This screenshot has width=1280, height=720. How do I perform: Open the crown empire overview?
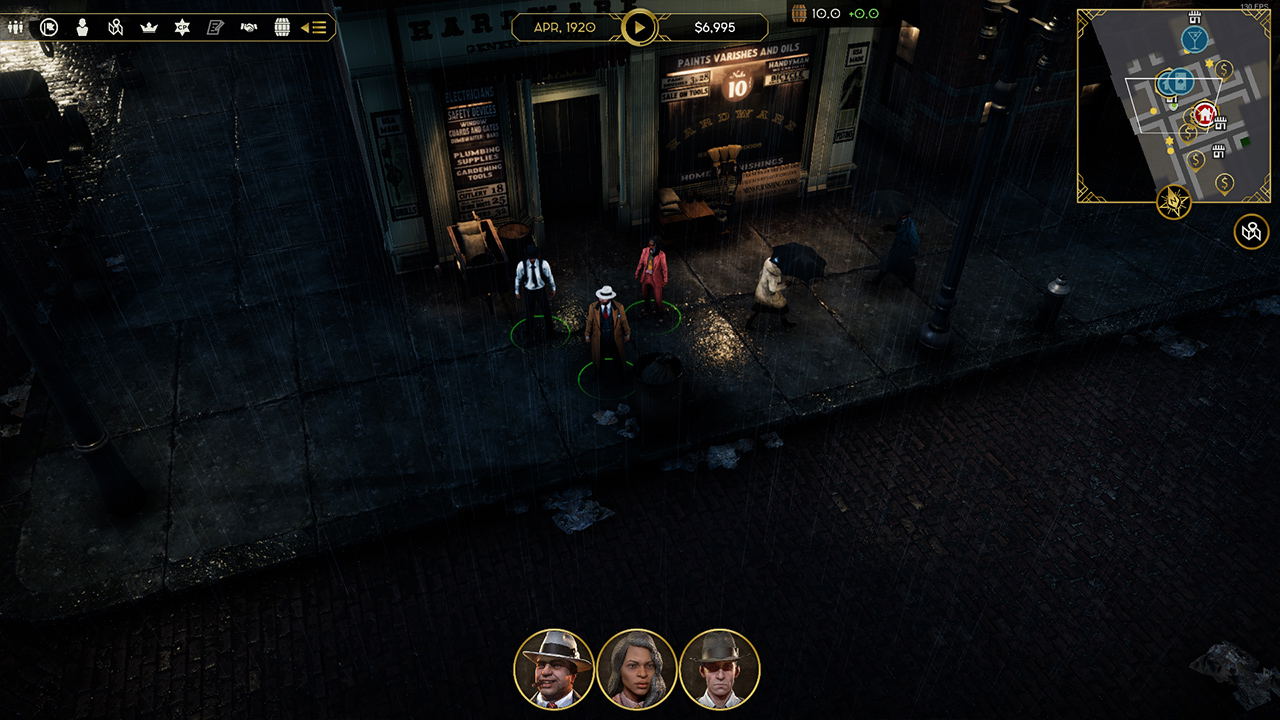[x=149, y=27]
